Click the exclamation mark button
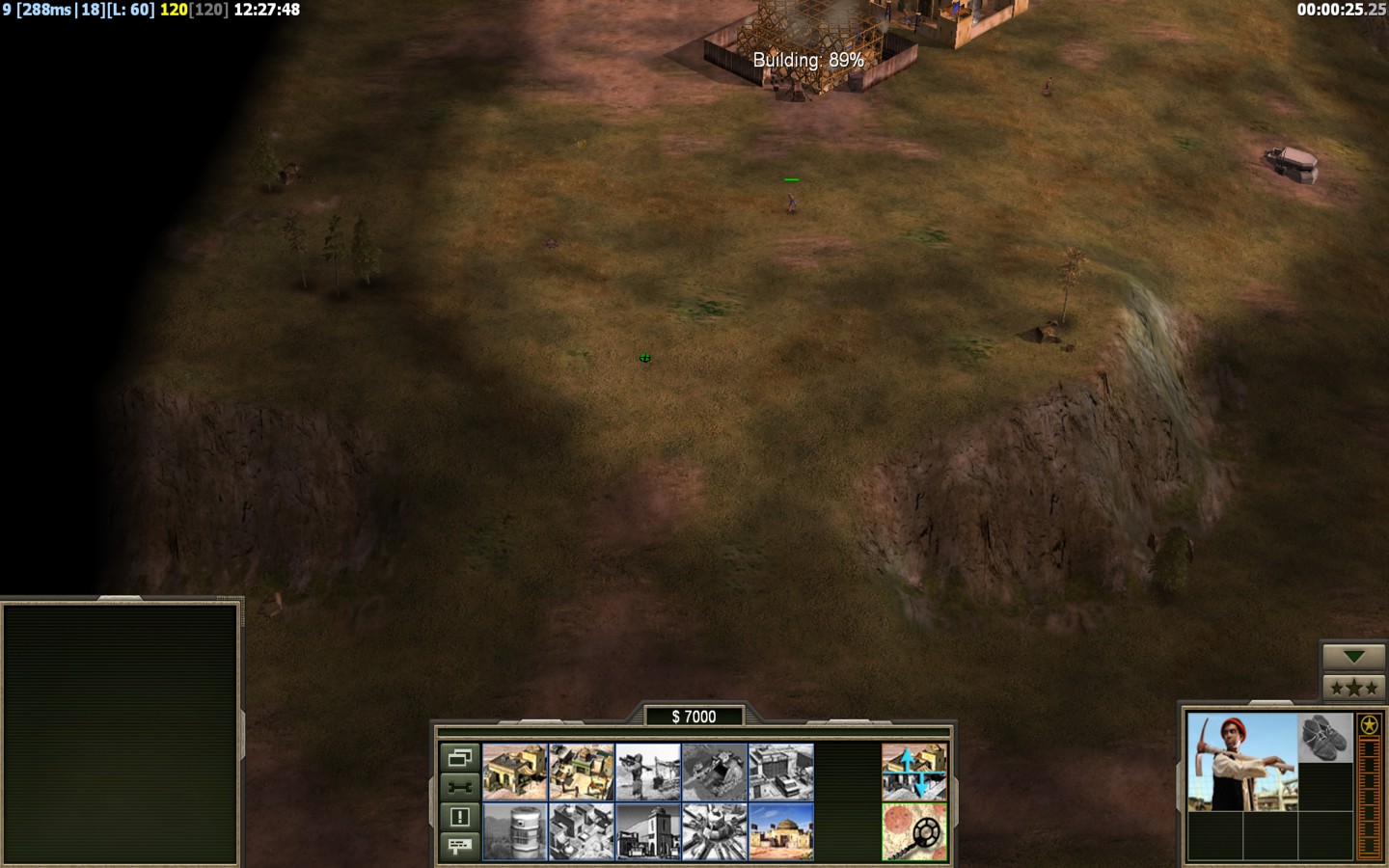The width and height of the screenshot is (1389, 868). 460,817
